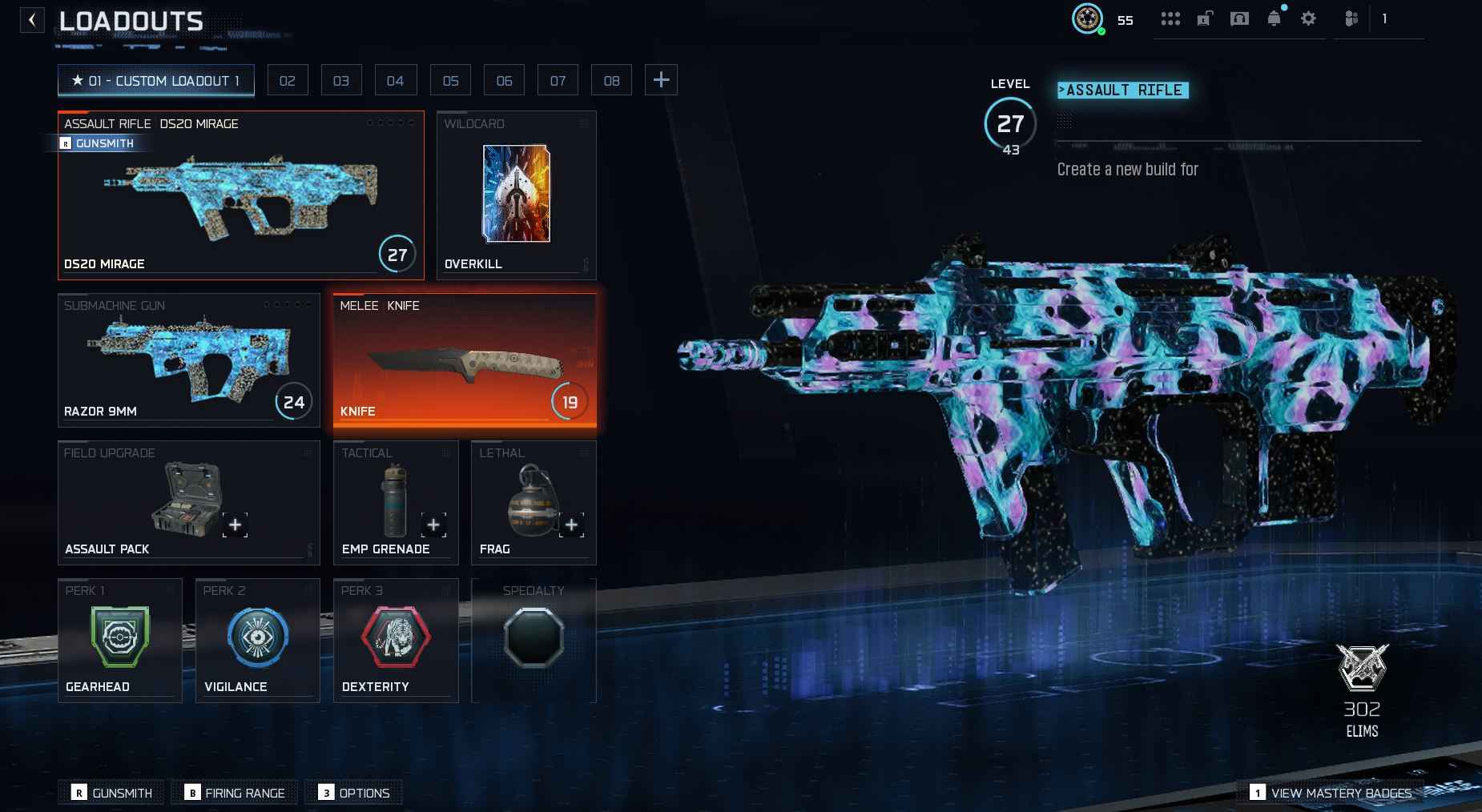Open the social/party icon near player count
This screenshot has width=1482, height=812.
pos(1351,18)
